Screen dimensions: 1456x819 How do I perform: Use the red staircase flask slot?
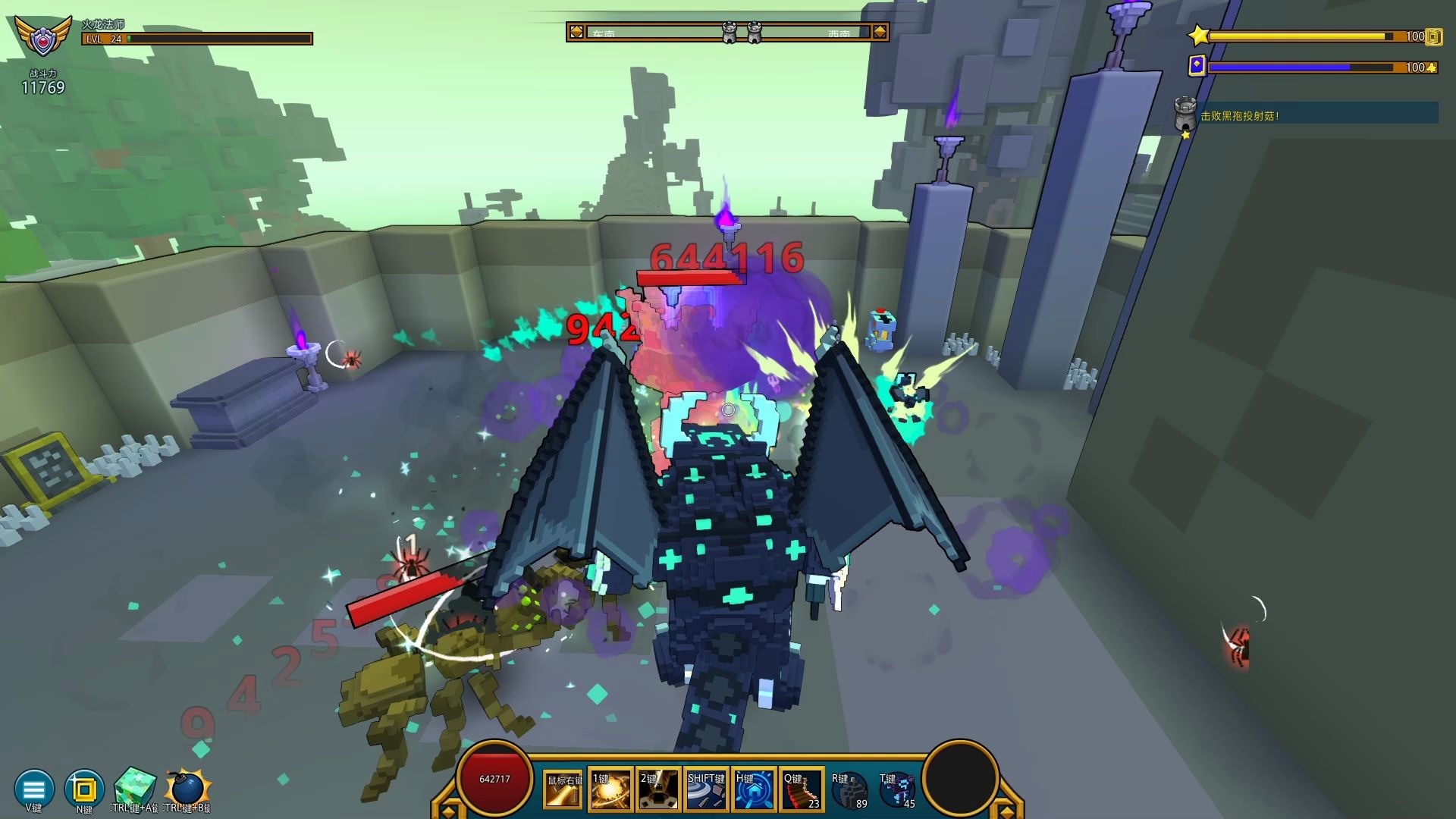point(802,789)
